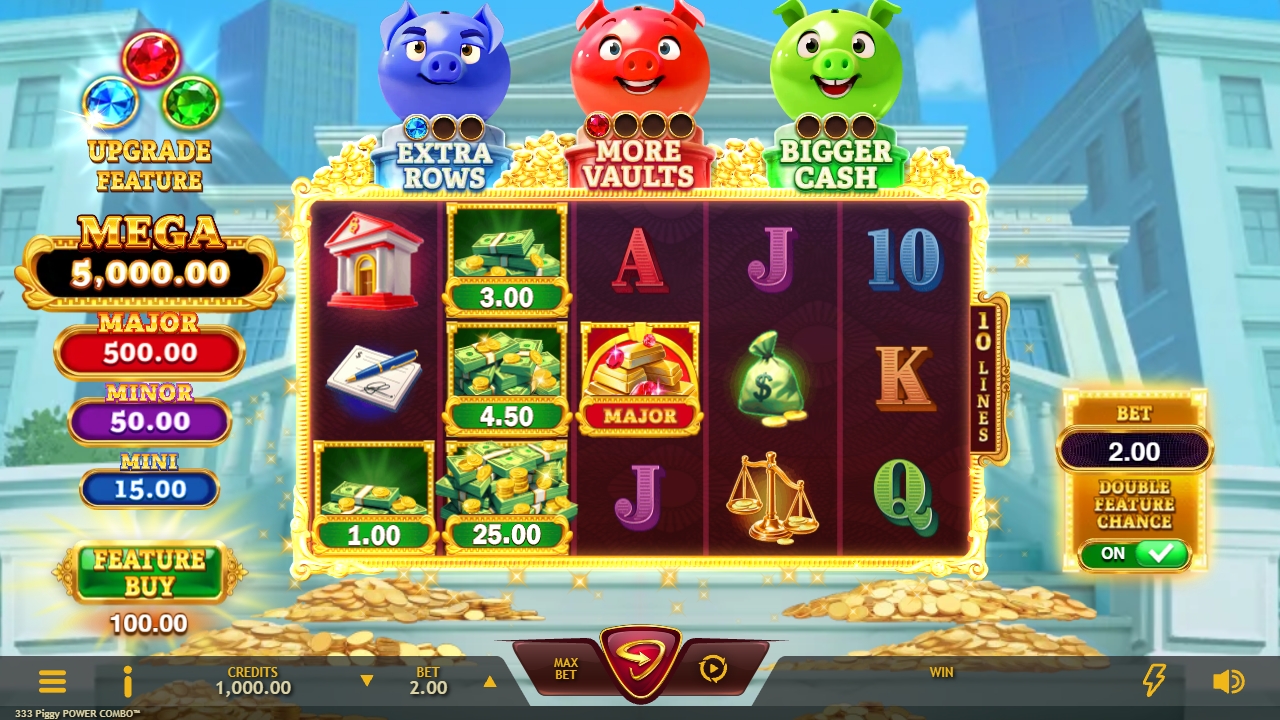Open the hamburger menu
Image resolution: width=1280 pixels, height=720 pixels.
pos(52,682)
